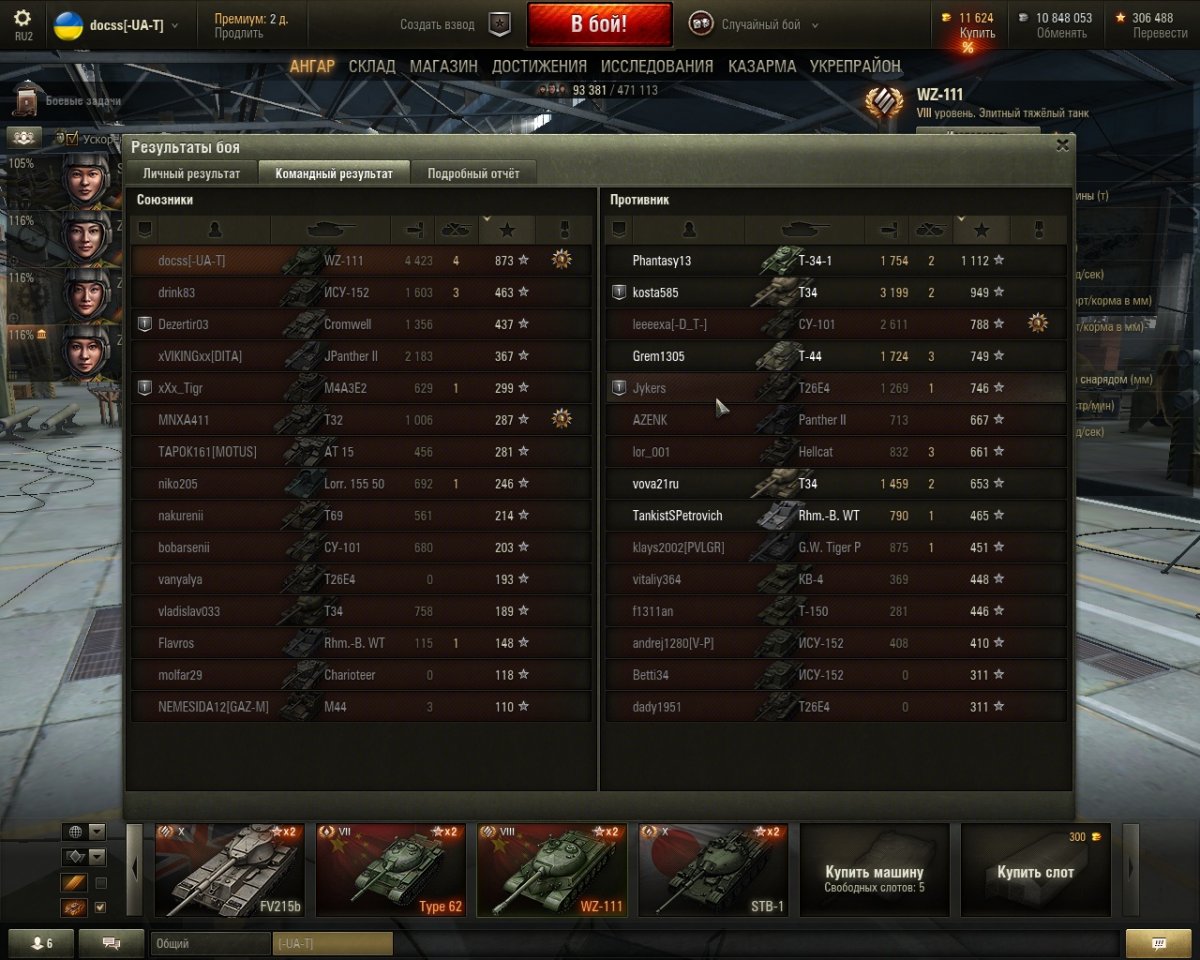Switch to the Личный результат tab

click(191, 173)
